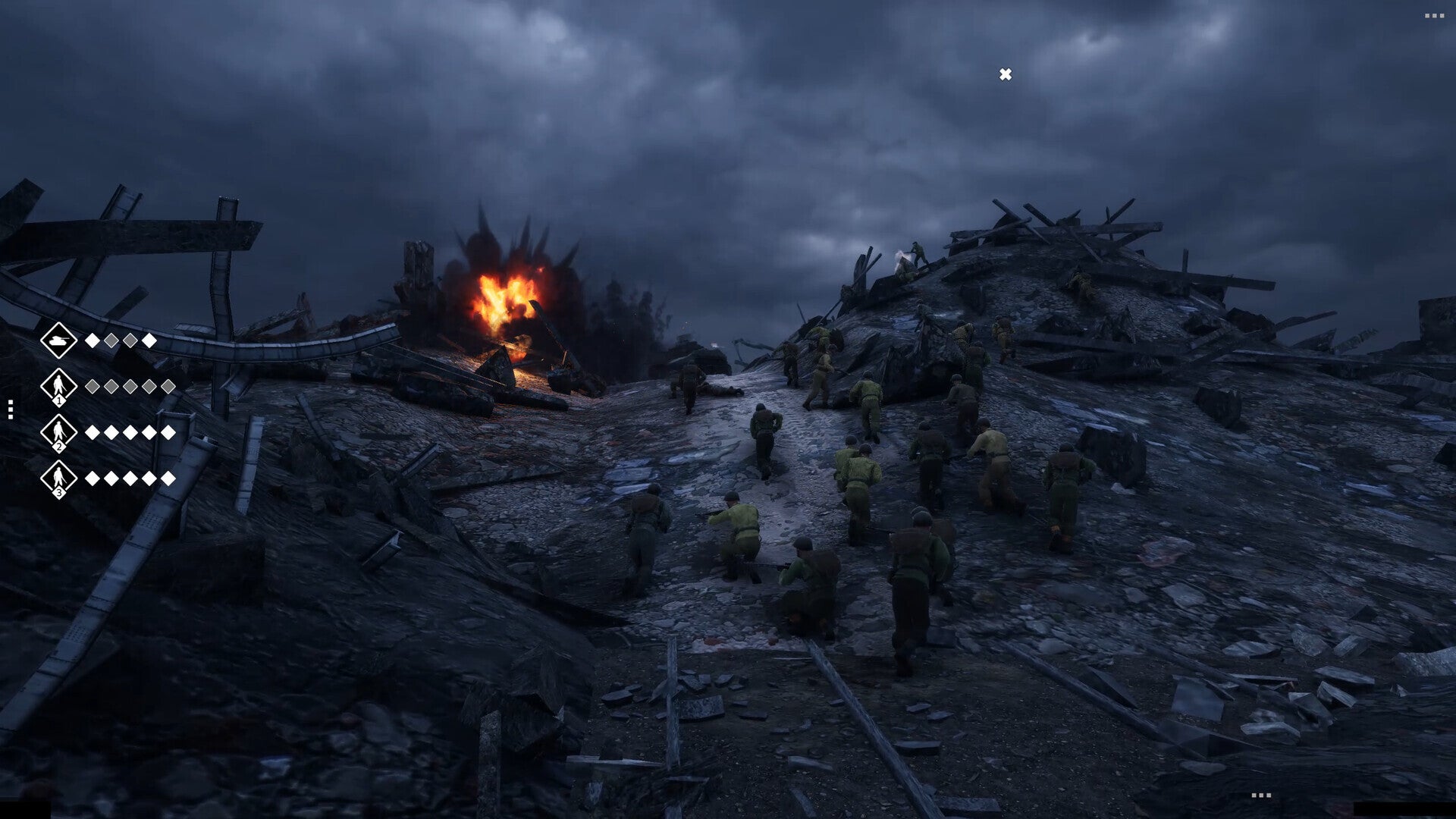The height and width of the screenshot is (819, 1456).
Task: Select infantry squad 2 icon
Action: [58, 432]
